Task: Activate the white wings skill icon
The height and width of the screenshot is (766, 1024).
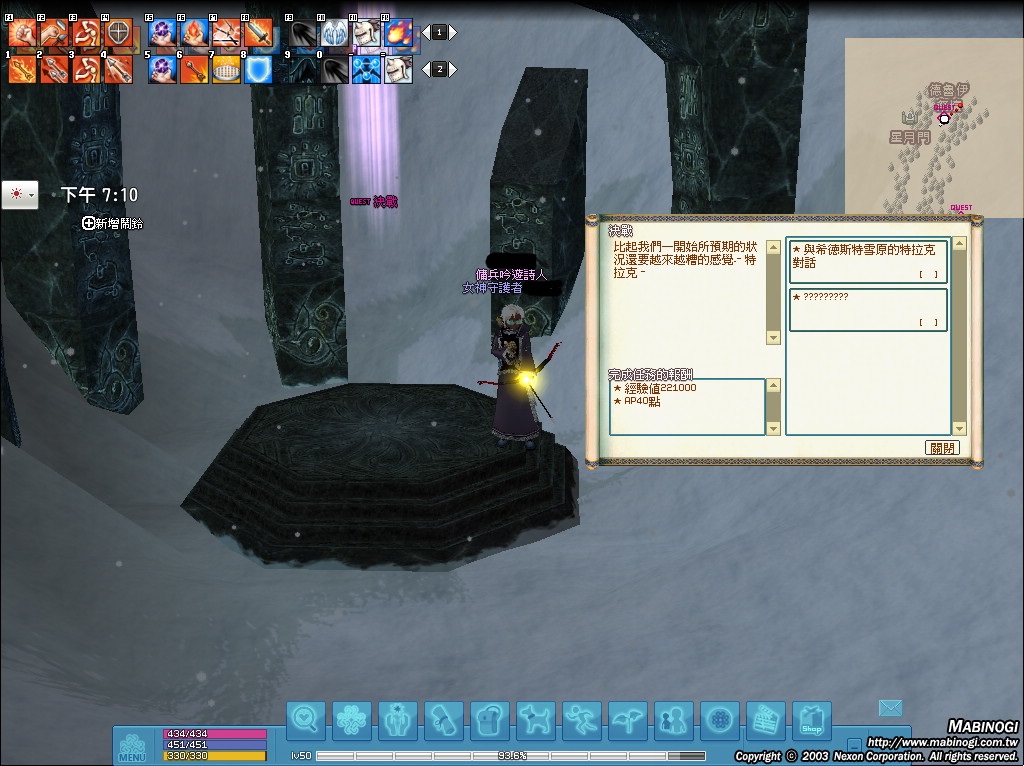Action: click(335, 33)
